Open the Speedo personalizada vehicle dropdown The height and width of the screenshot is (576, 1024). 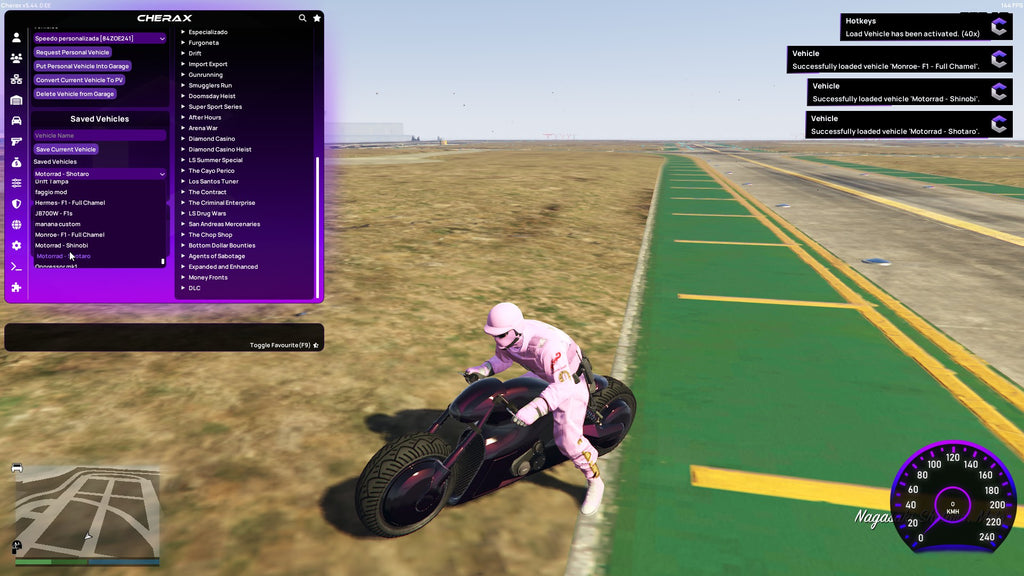pyautogui.click(x=99, y=38)
